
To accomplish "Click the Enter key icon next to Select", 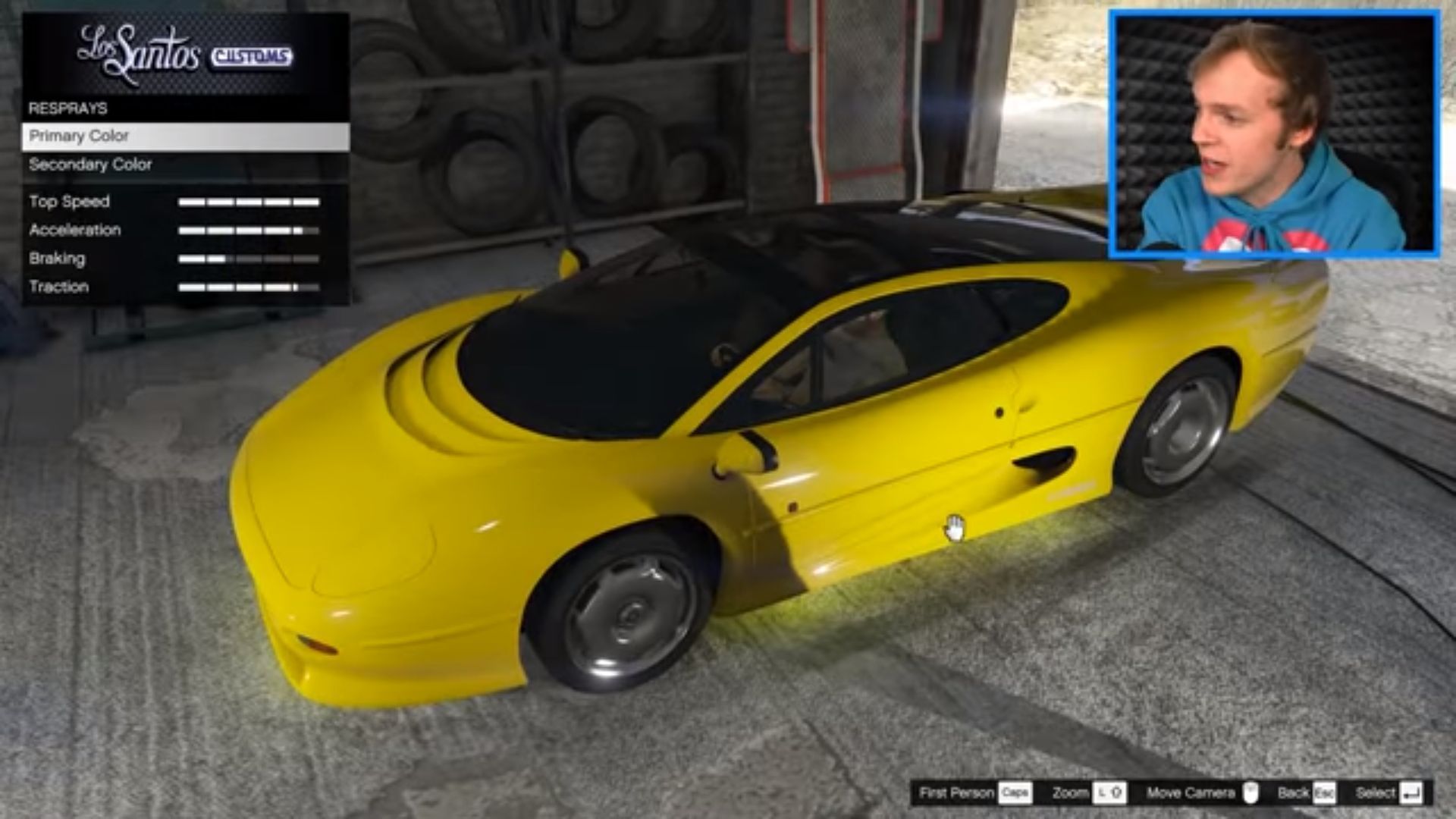I will pyautogui.click(x=1412, y=793).
